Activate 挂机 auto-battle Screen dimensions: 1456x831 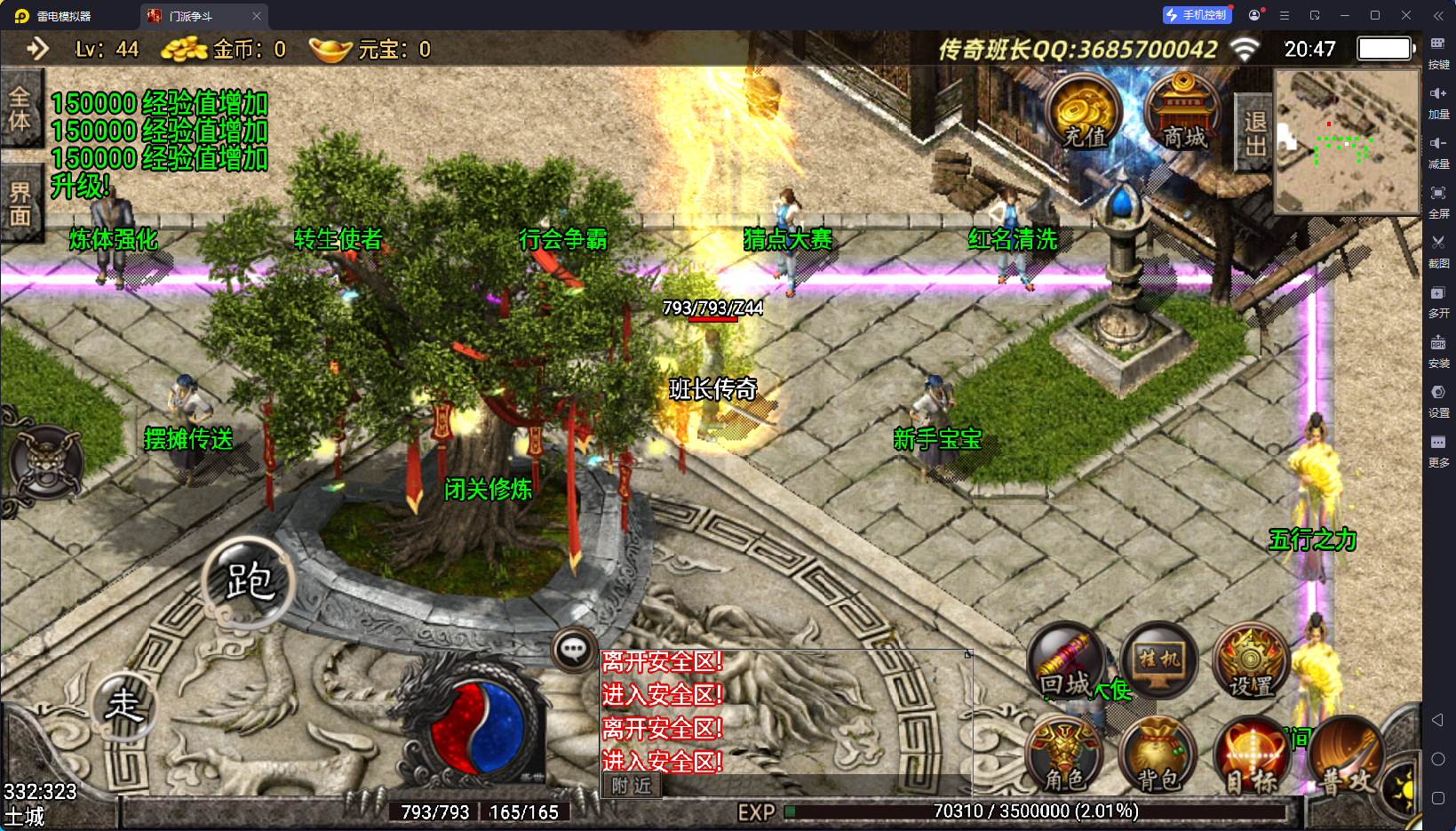pos(1159,662)
